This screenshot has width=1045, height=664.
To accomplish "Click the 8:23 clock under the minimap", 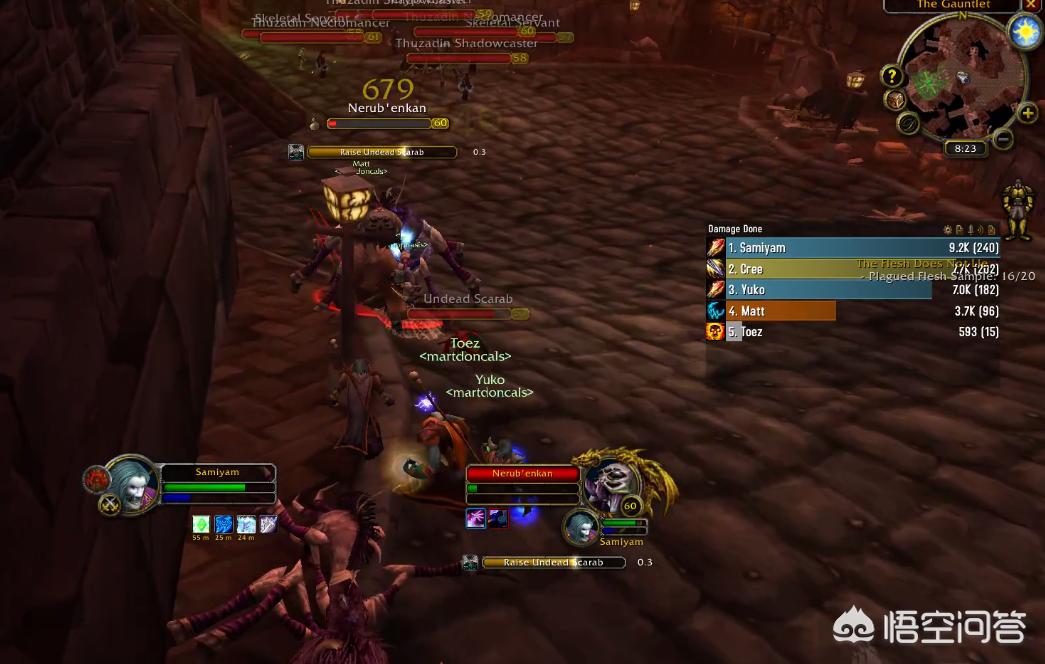I will (965, 148).
